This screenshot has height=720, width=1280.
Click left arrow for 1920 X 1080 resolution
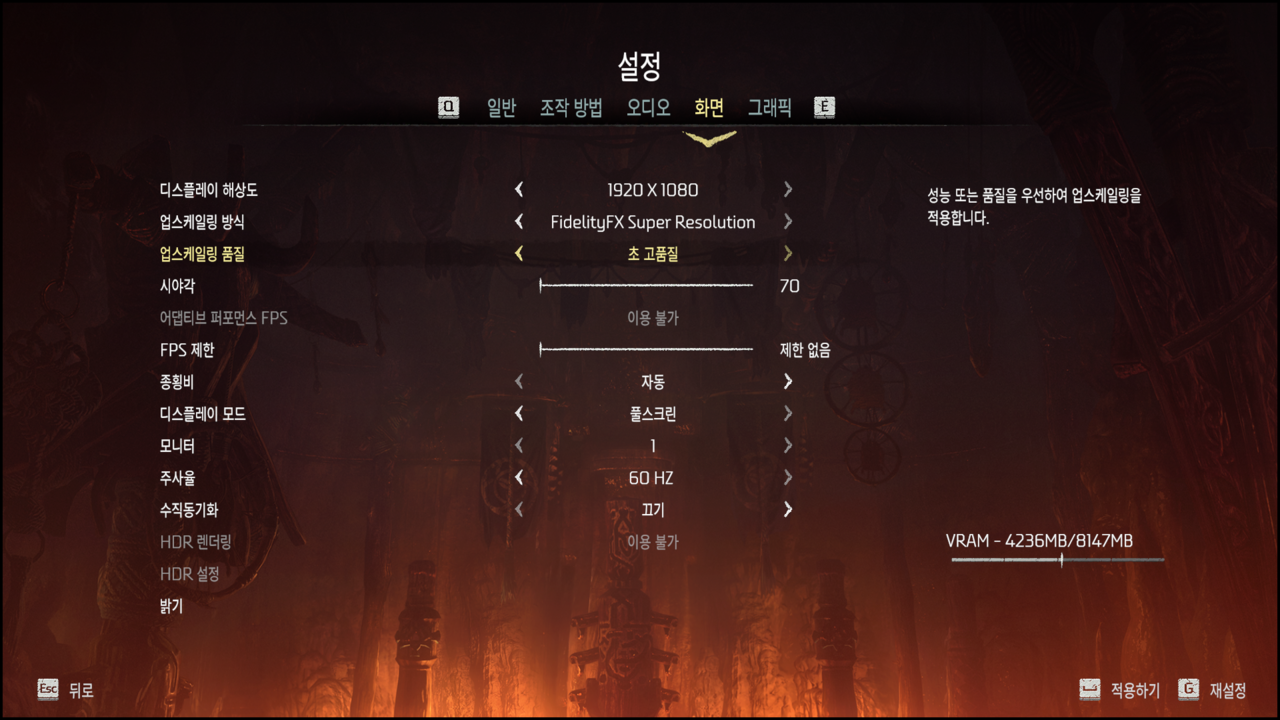519,190
